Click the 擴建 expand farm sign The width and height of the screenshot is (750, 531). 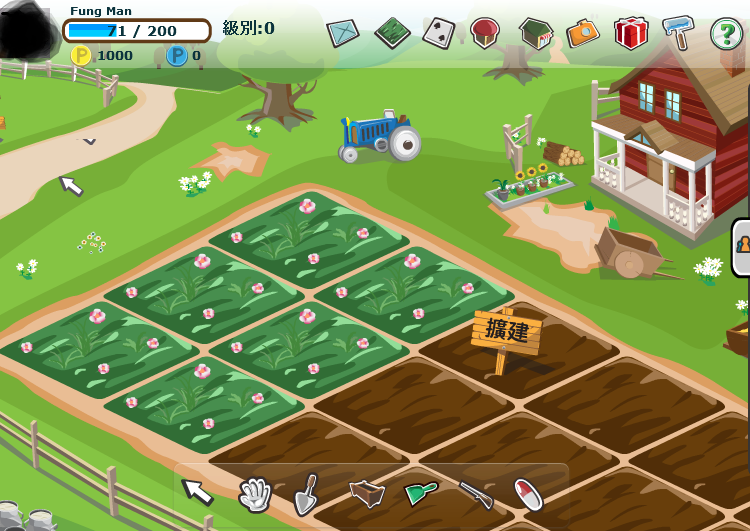coord(506,332)
